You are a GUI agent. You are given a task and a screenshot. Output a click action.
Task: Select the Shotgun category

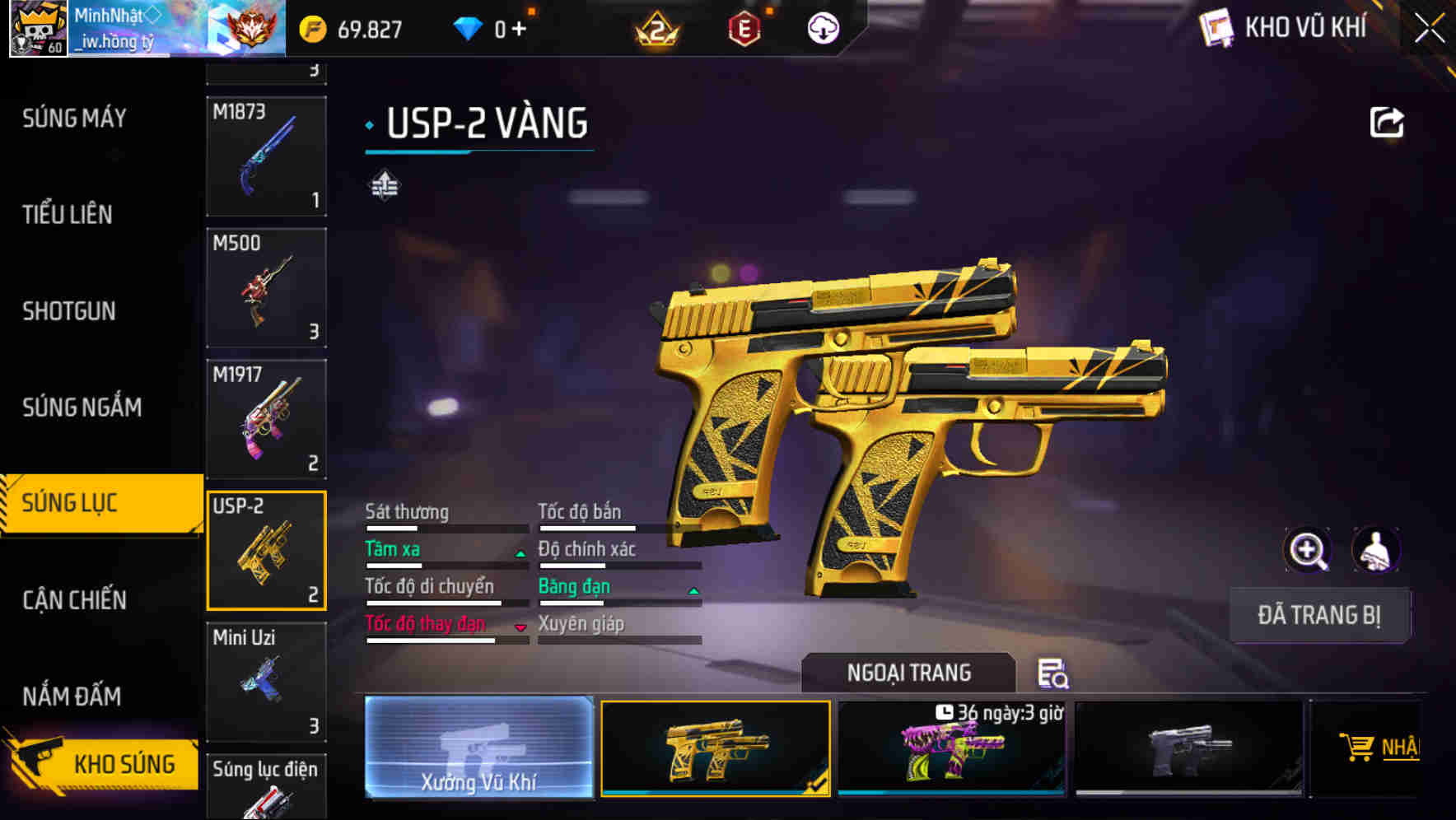(x=69, y=311)
